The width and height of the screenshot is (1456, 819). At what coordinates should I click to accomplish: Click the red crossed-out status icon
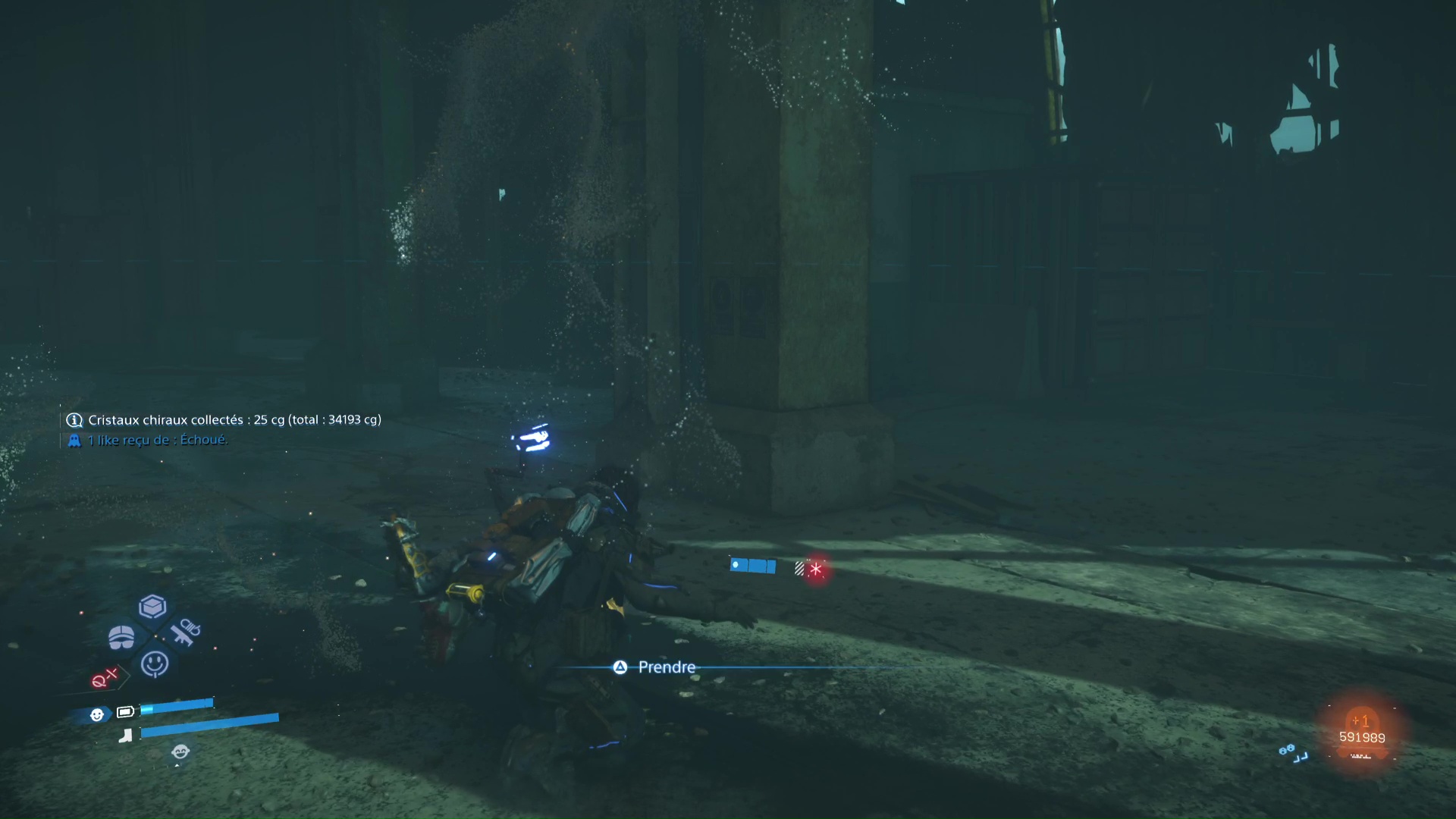click(104, 677)
